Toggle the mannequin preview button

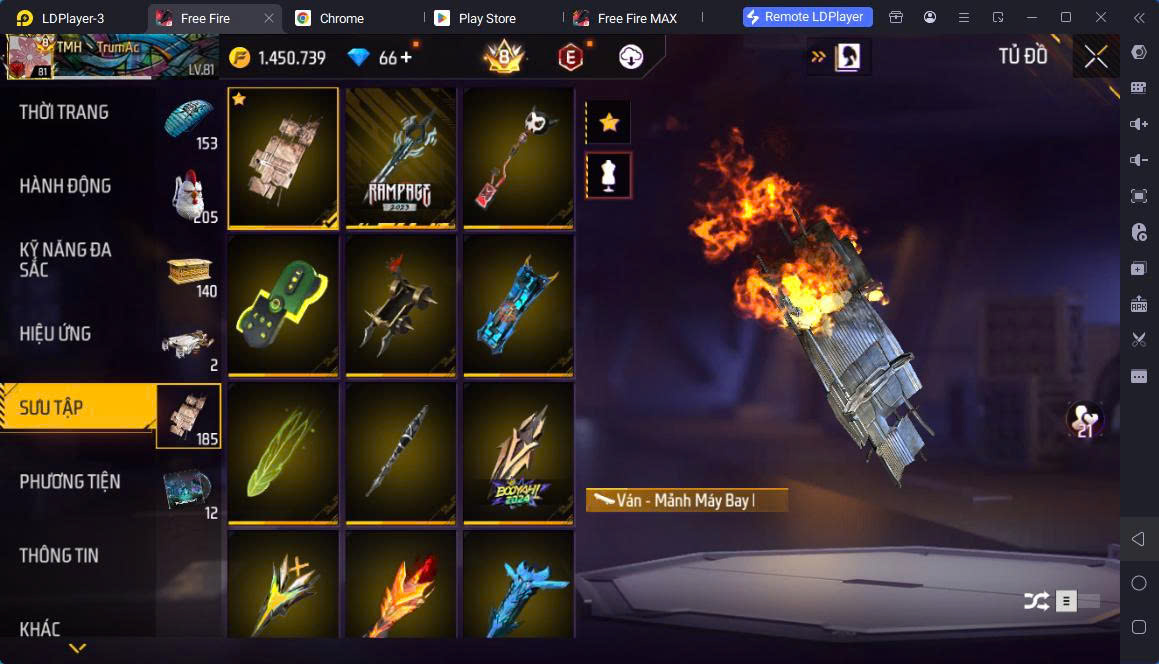click(x=608, y=176)
